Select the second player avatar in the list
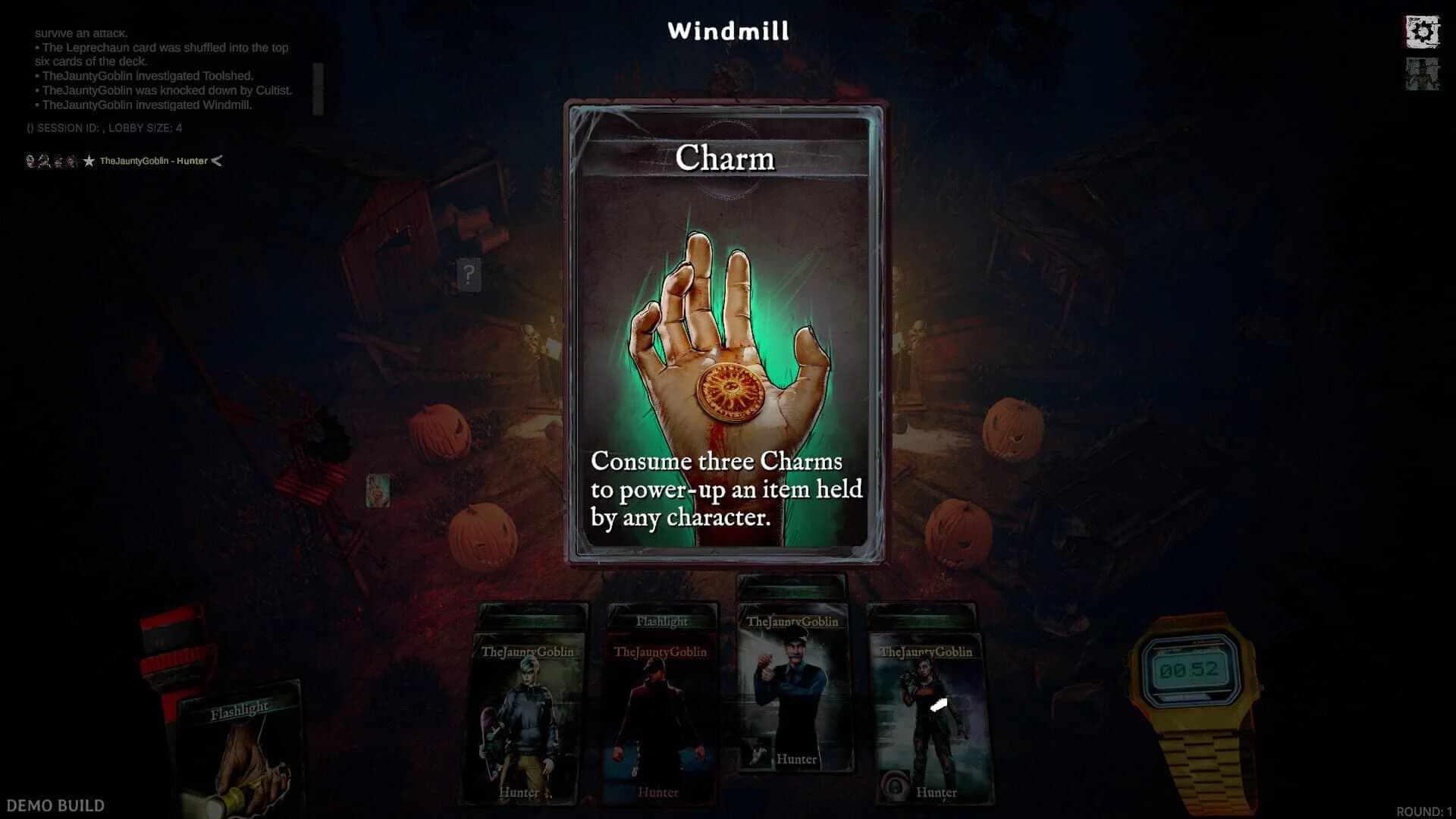 (x=43, y=161)
